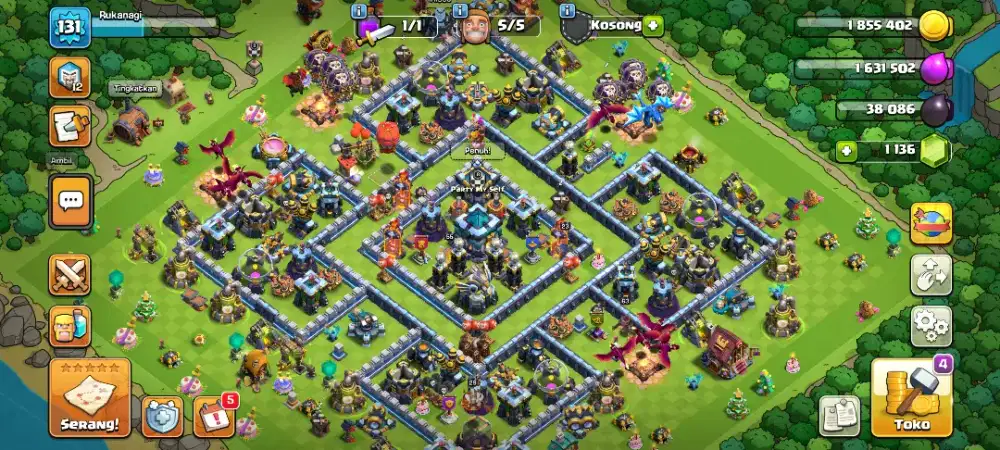Open the shield defense log button
1000x450 pixels.
click(162, 416)
